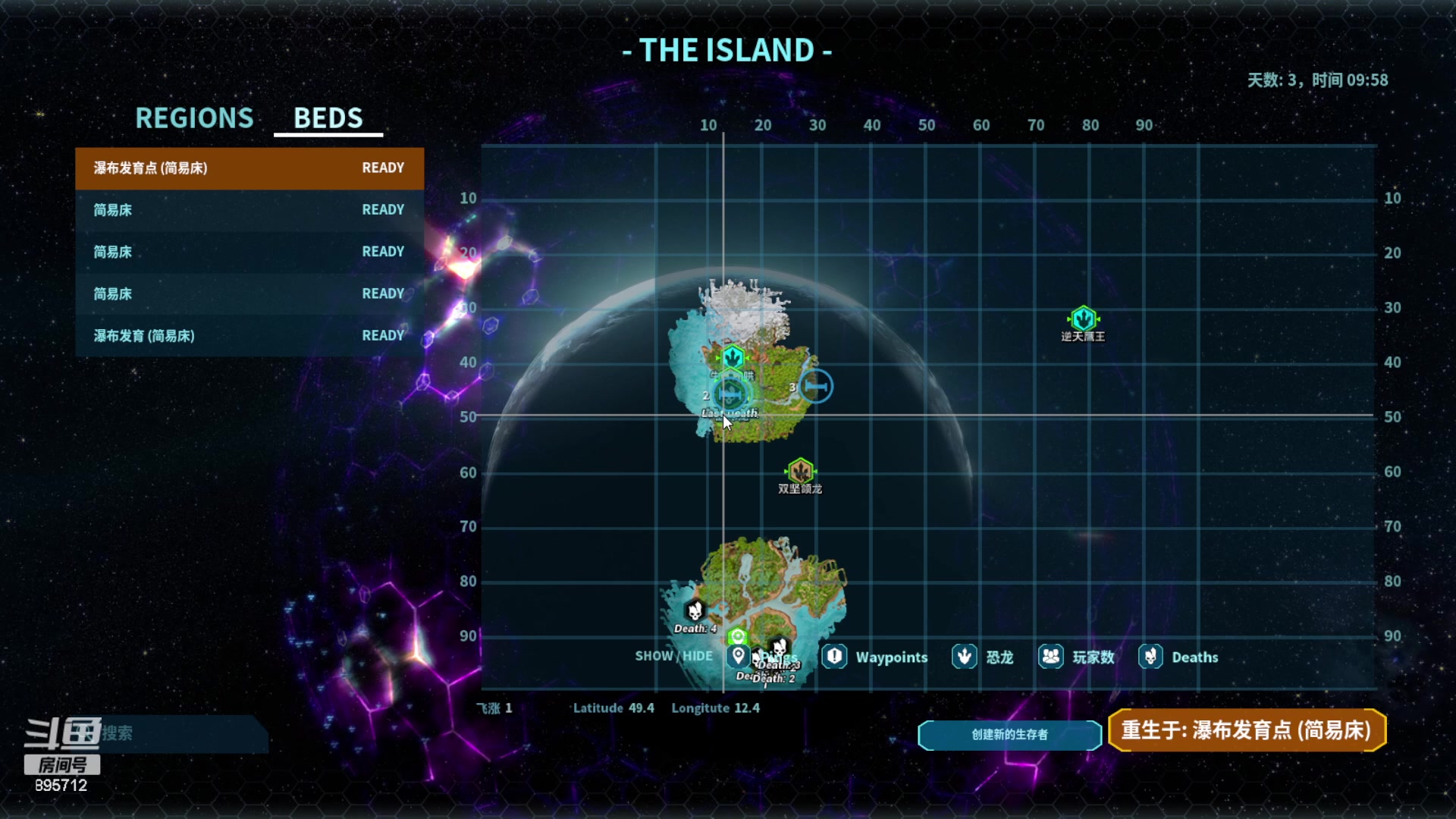Select the bed marker numbered 3 on the map
Screen dimensions: 1456x819
816,387
